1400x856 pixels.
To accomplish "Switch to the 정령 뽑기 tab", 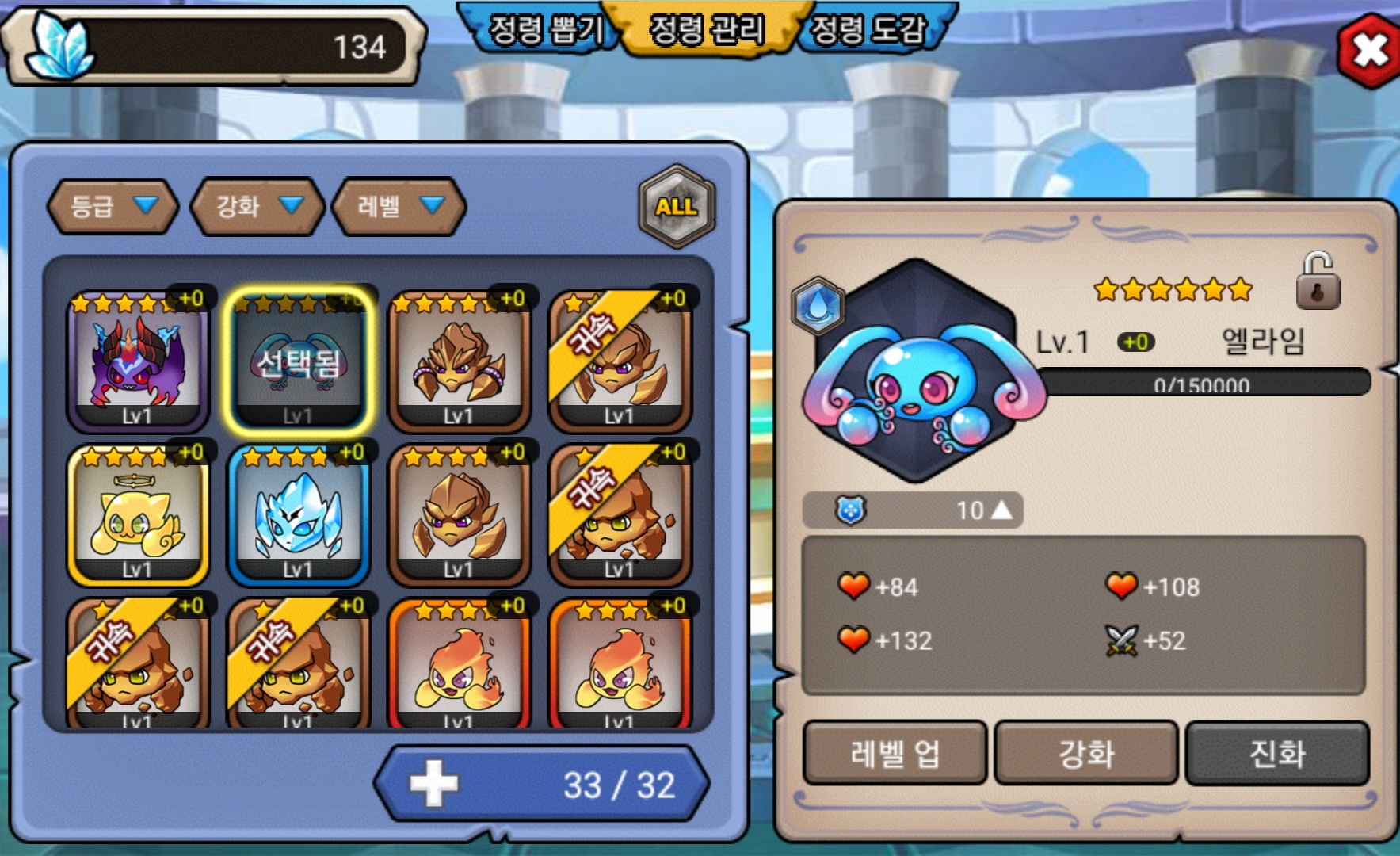I will 545,30.
